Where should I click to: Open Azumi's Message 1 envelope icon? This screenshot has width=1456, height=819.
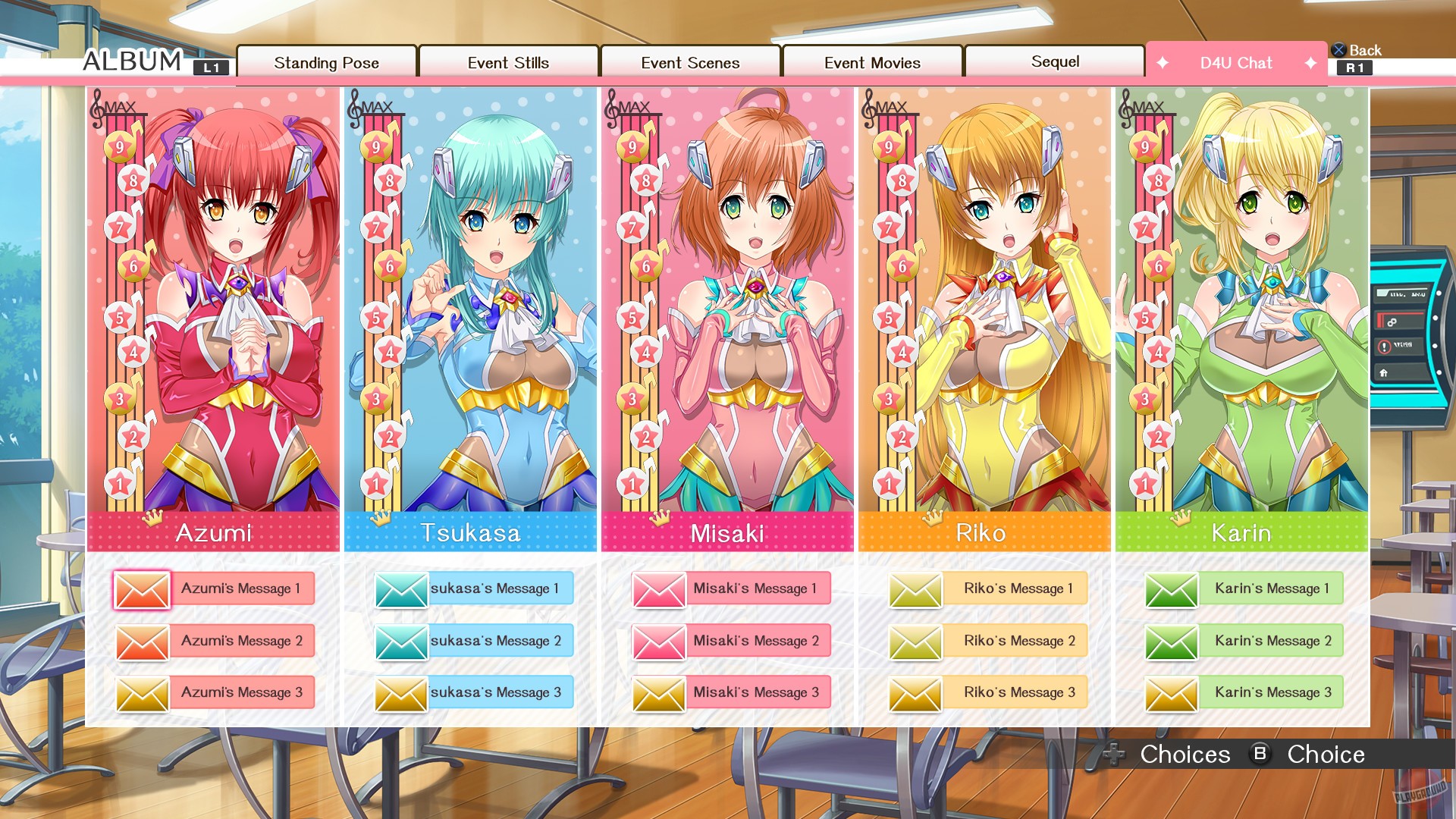pyautogui.click(x=143, y=588)
